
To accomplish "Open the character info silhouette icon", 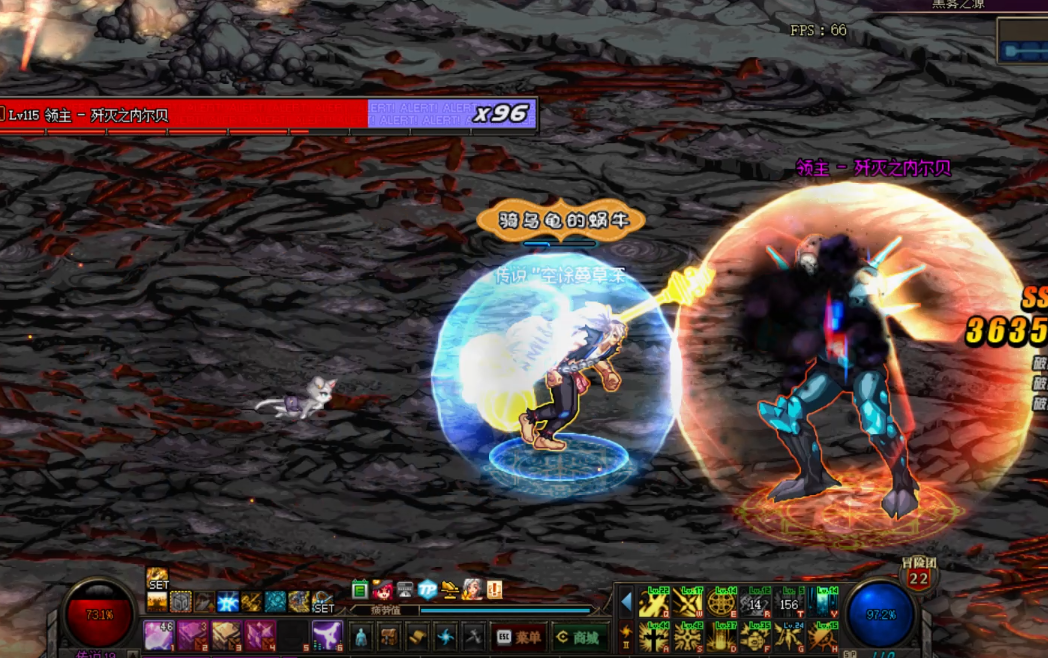I will 361,636.
